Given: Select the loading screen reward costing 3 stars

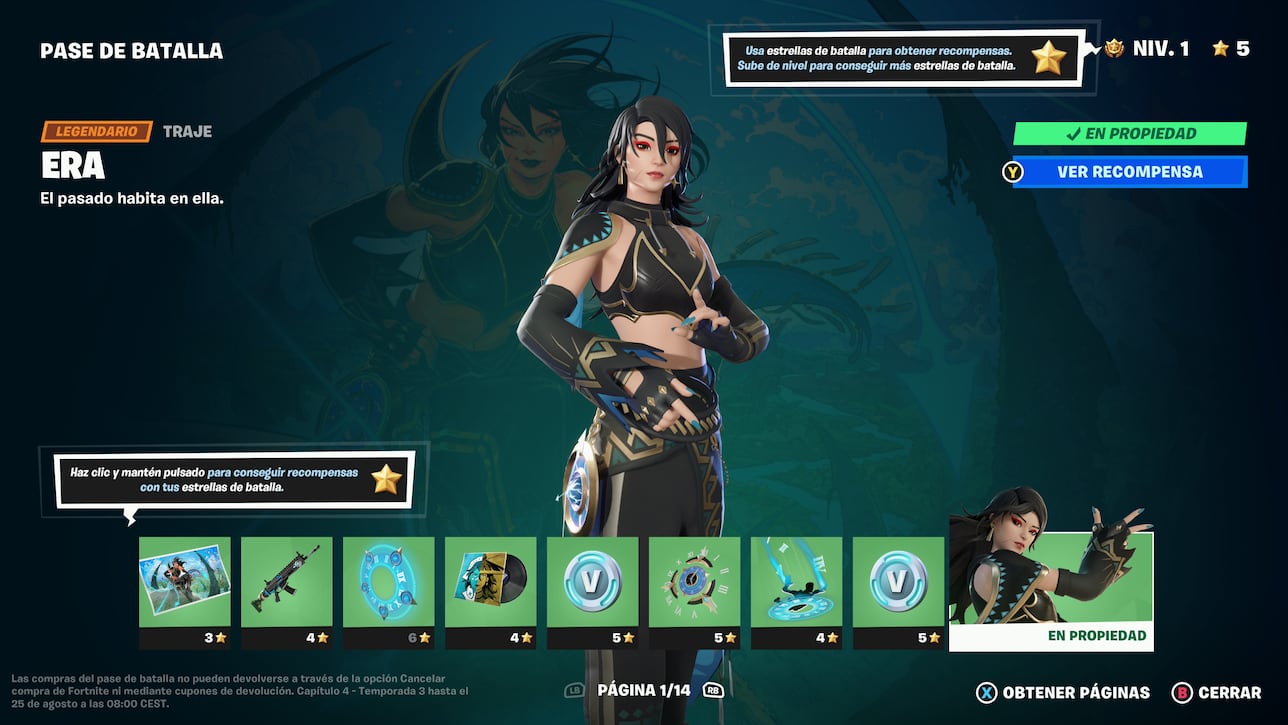Looking at the screenshot, I should pyautogui.click(x=184, y=584).
